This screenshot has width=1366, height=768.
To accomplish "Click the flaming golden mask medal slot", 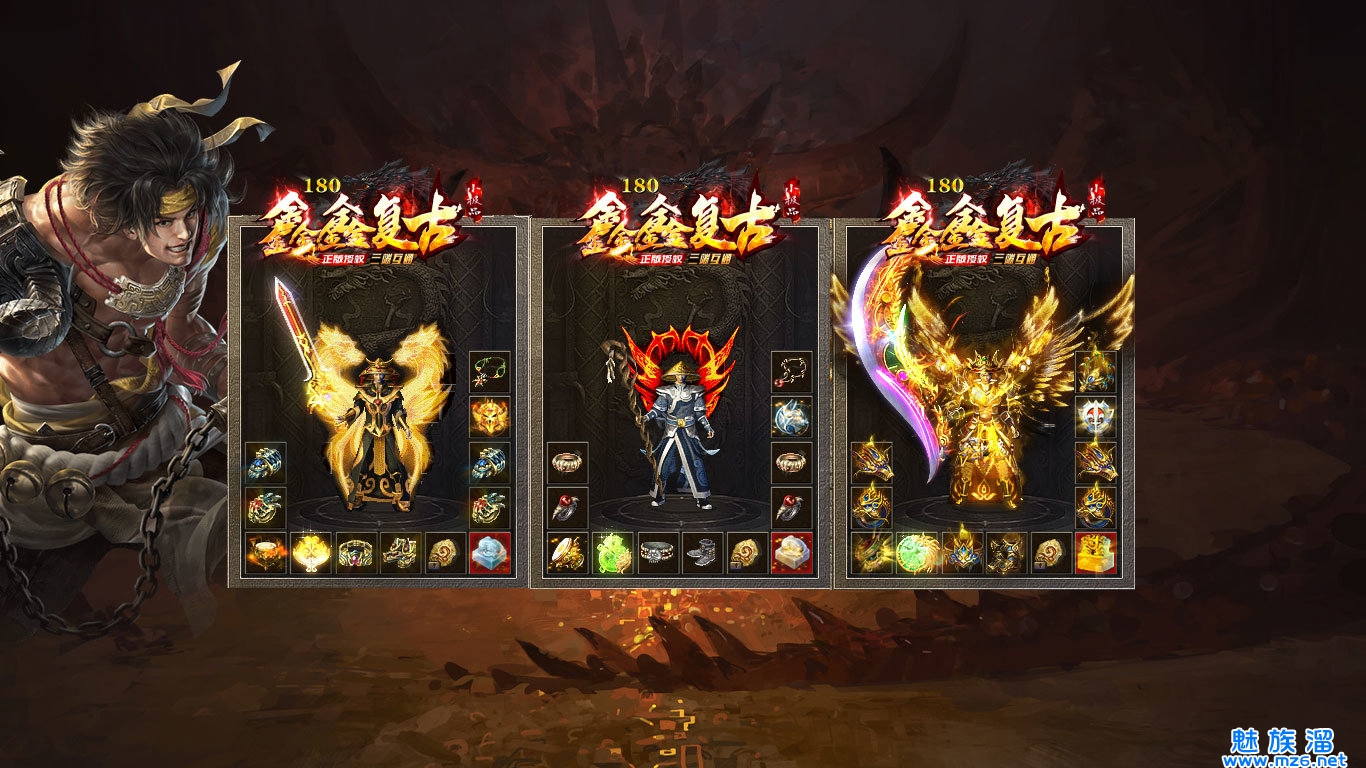I will 490,417.
